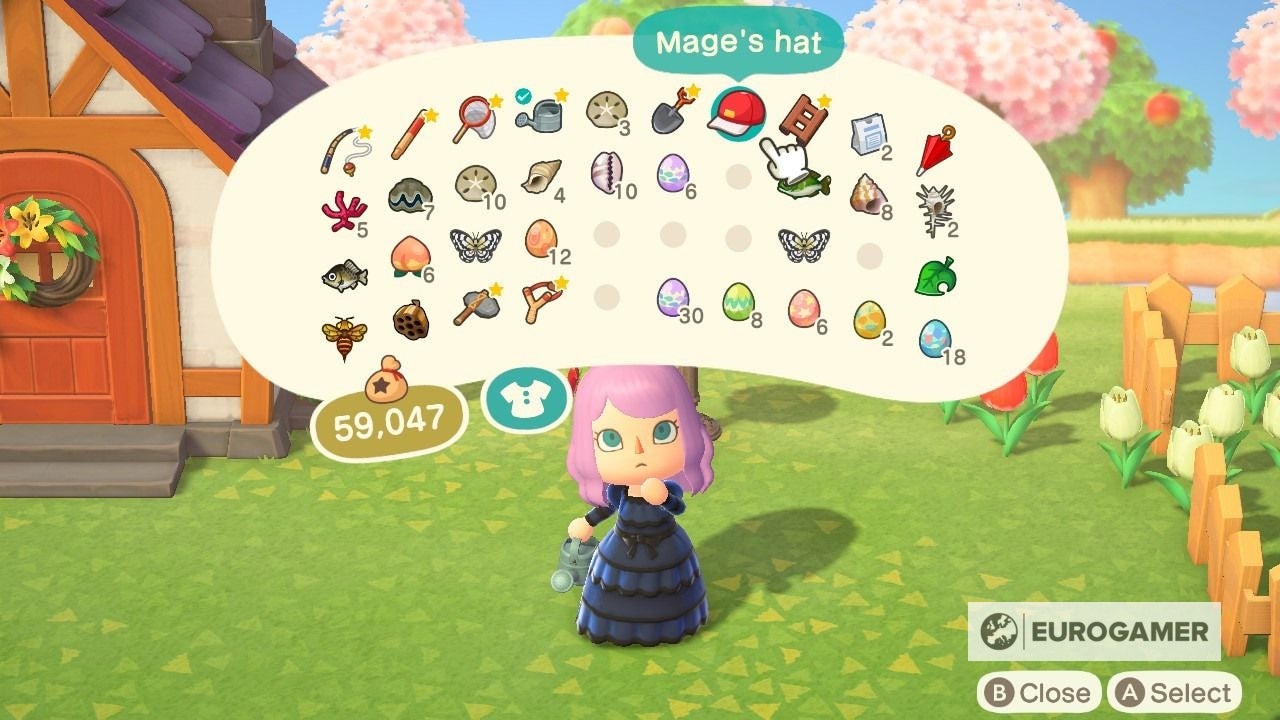This screenshot has height=720, width=1280.
Task: Select the red cap next to the net
Action: tap(735, 115)
